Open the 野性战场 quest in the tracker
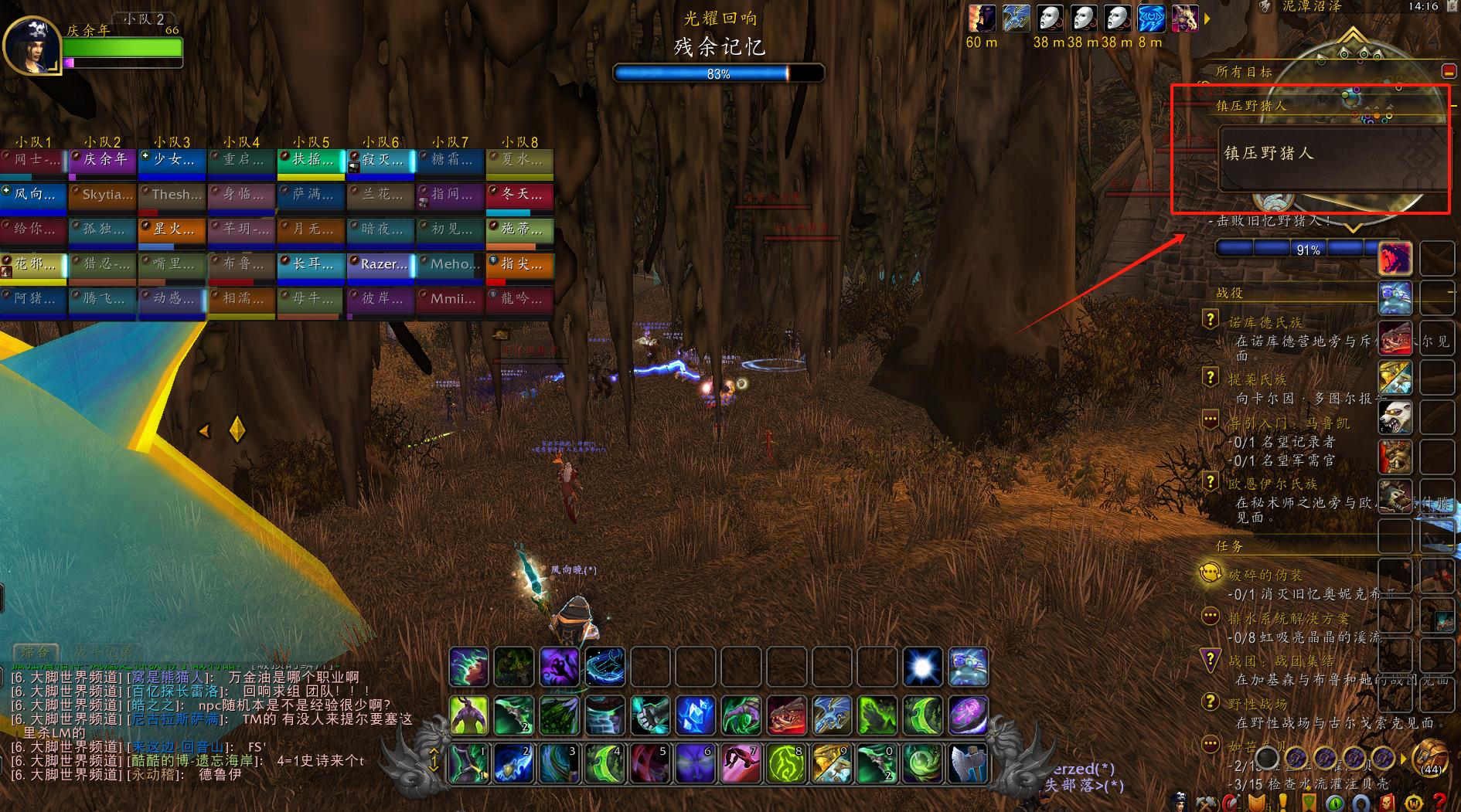The image size is (1461, 812). 1258,704
